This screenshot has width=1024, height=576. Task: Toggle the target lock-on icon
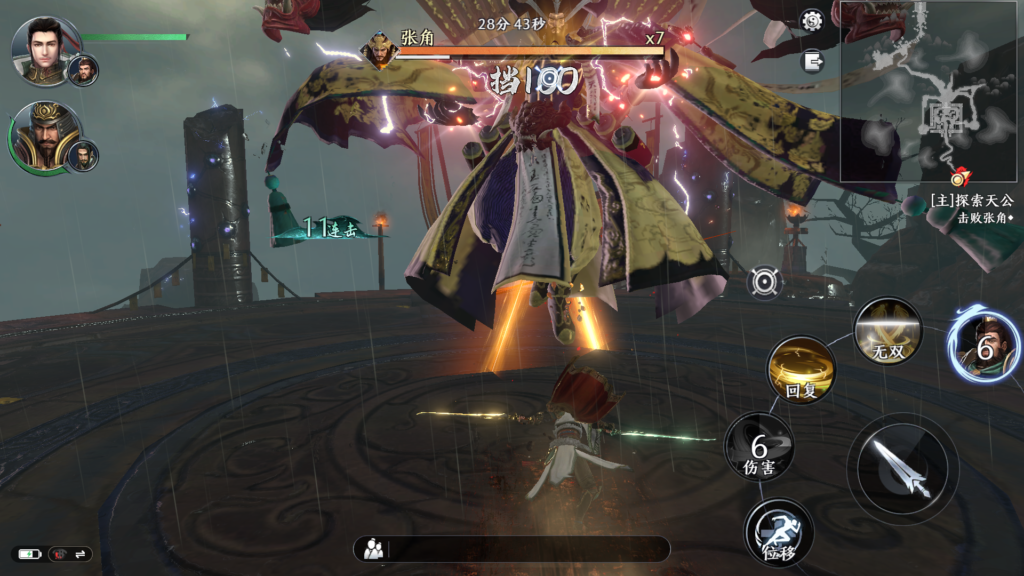(x=765, y=282)
